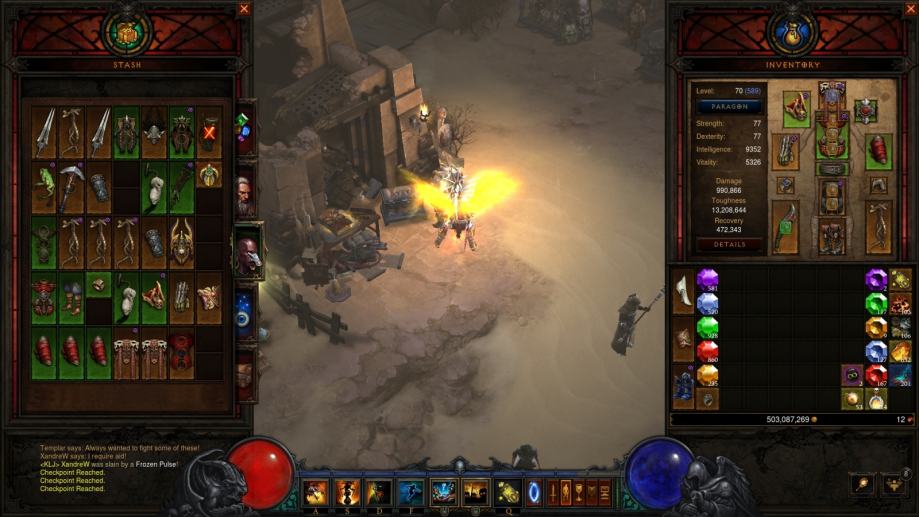Activate the skill bound to A
The width and height of the screenshot is (919, 517).
click(x=316, y=492)
